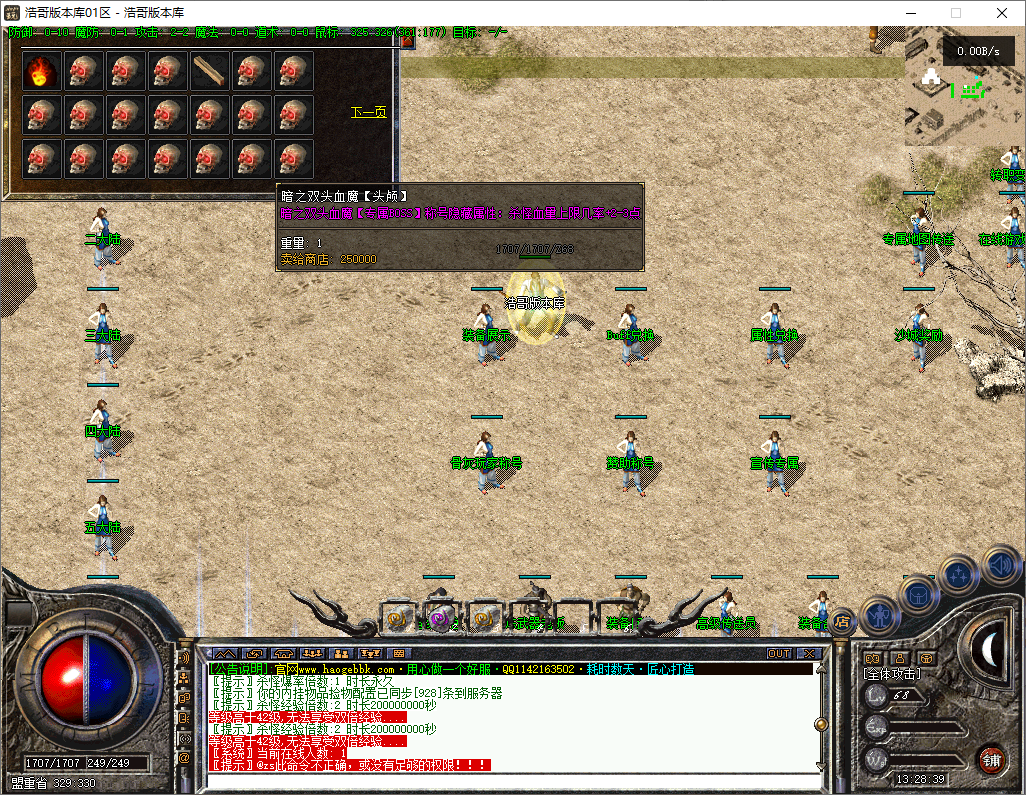1026x795 pixels.
Task: Close the item panel with the red corner button
Action: coord(407,41)
